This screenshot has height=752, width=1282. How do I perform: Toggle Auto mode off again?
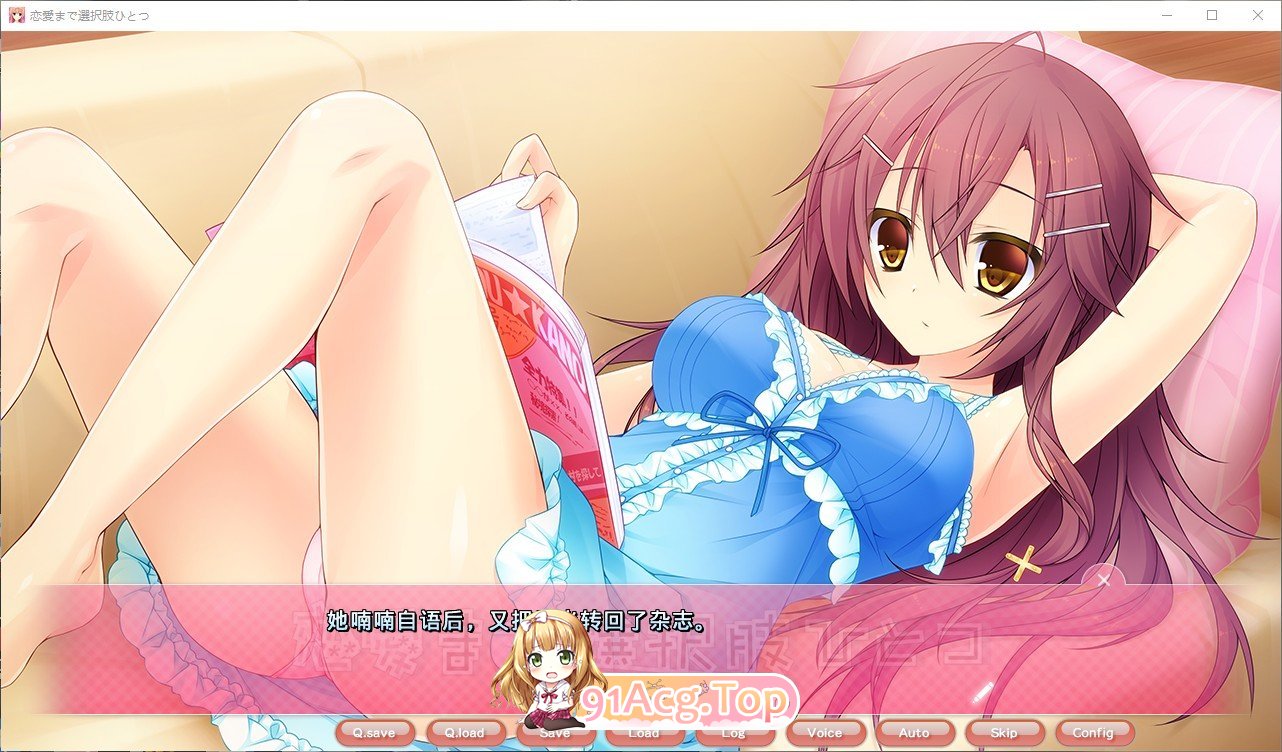[x=914, y=732]
